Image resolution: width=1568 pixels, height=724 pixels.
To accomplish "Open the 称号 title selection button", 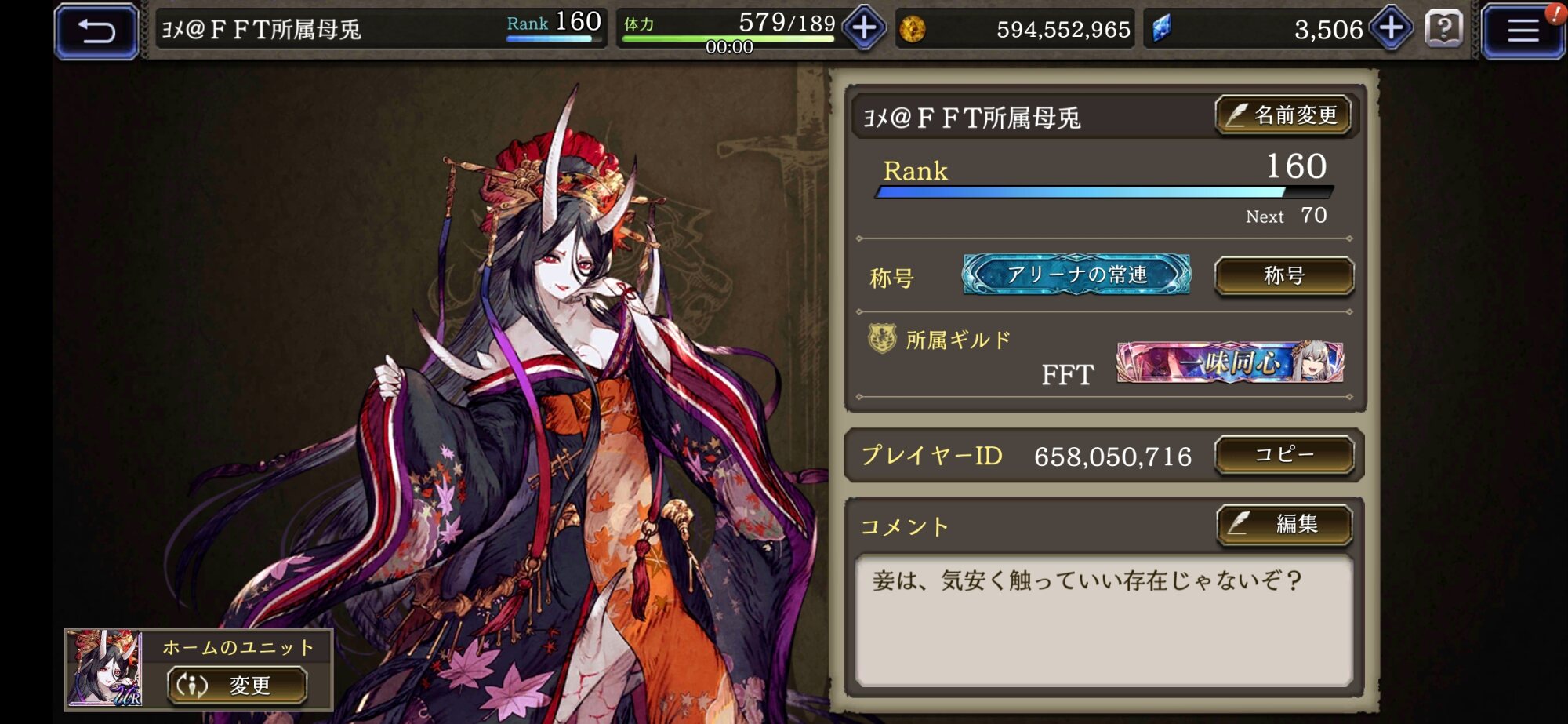I will click(1283, 276).
